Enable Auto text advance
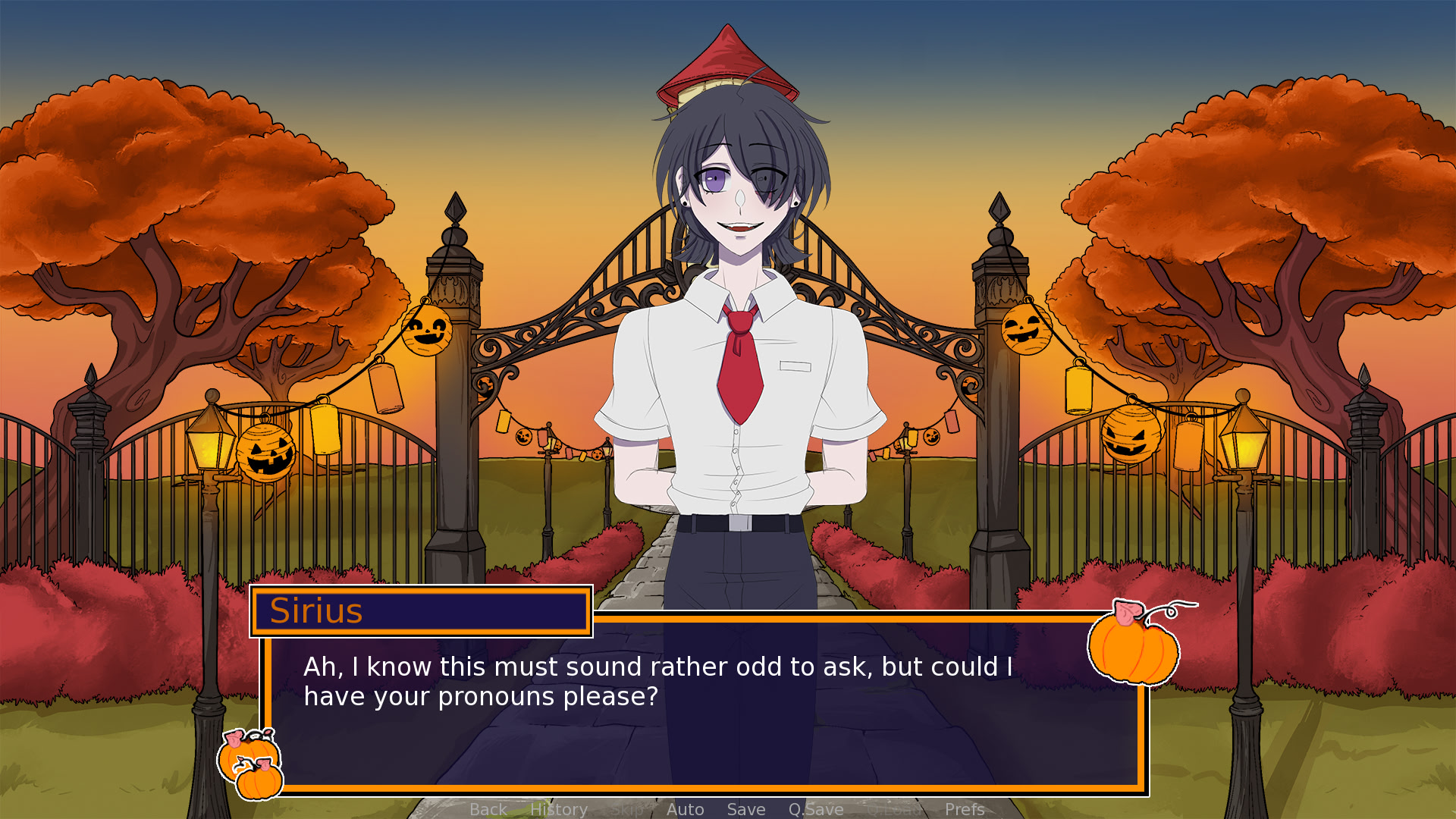 [x=685, y=809]
